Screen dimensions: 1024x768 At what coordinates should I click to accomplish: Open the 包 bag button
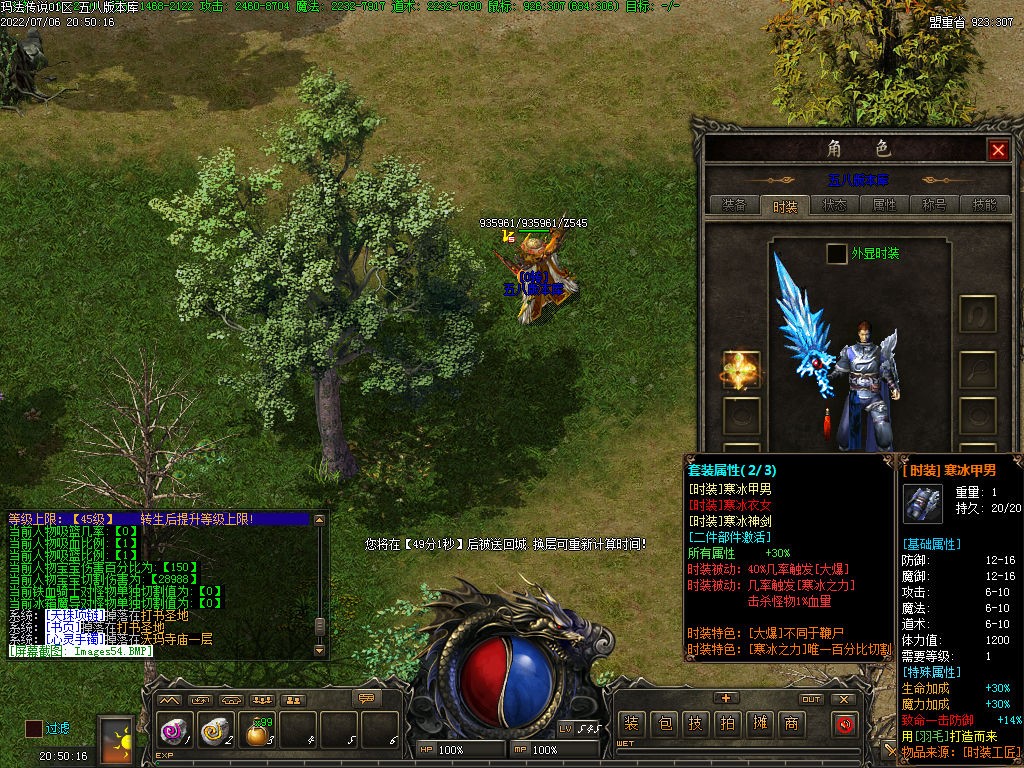(x=664, y=724)
